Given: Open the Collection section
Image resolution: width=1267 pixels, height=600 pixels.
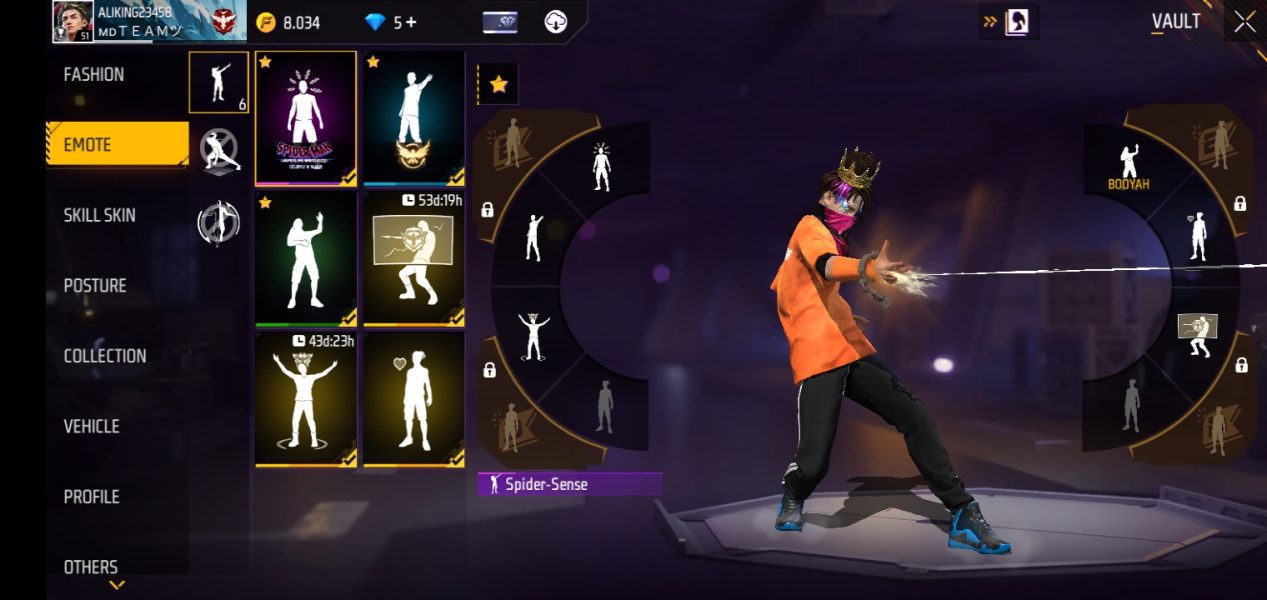Looking at the screenshot, I should click(x=105, y=356).
